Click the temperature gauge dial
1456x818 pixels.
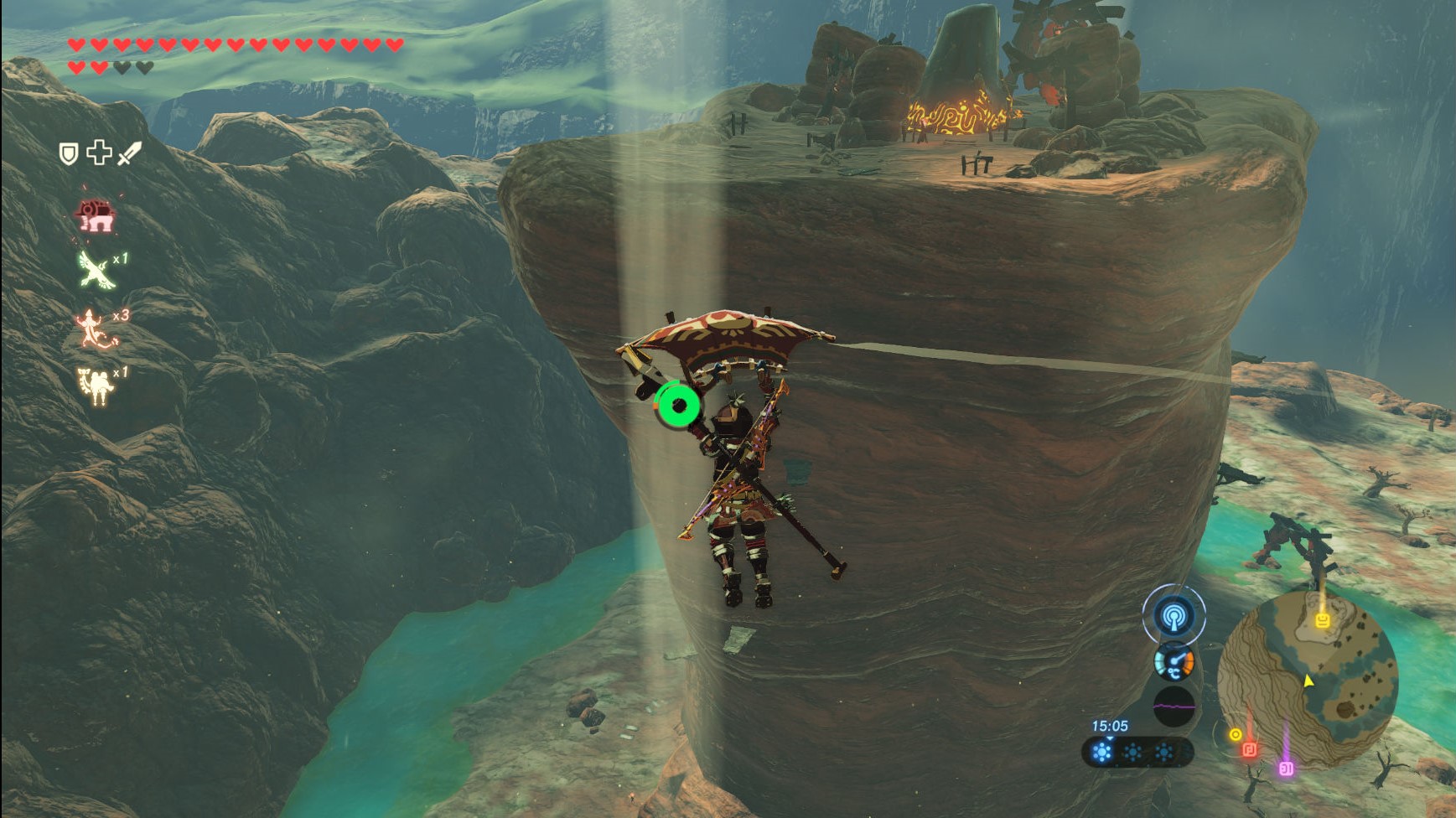[1174, 663]
